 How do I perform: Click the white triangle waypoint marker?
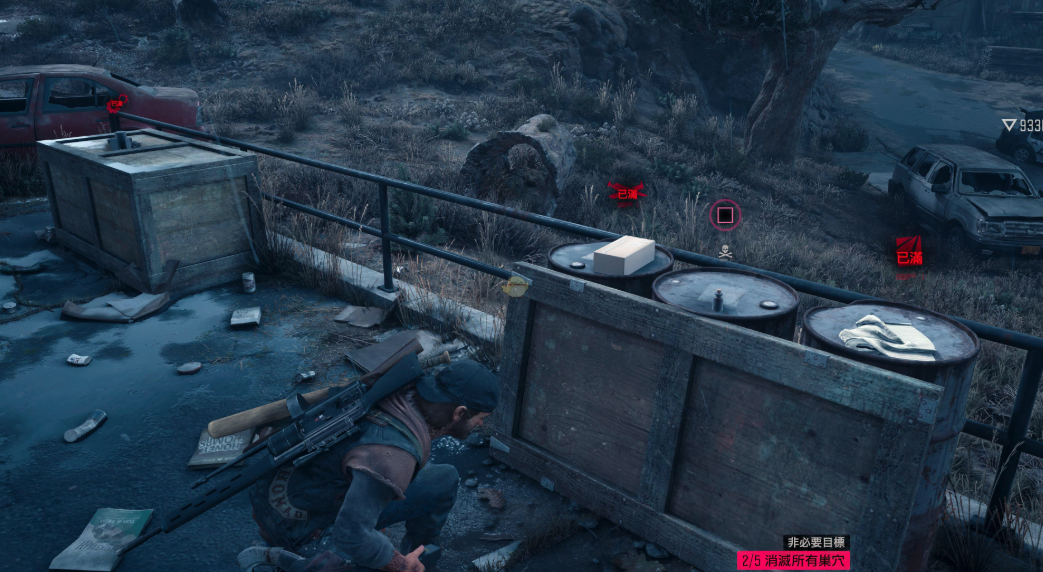click(x=1008, y=125)
